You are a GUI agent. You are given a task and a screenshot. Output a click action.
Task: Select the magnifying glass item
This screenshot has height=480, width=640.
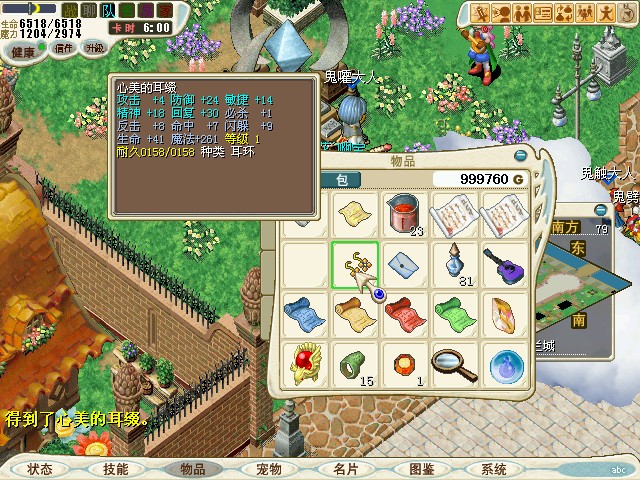coord(455,364)
